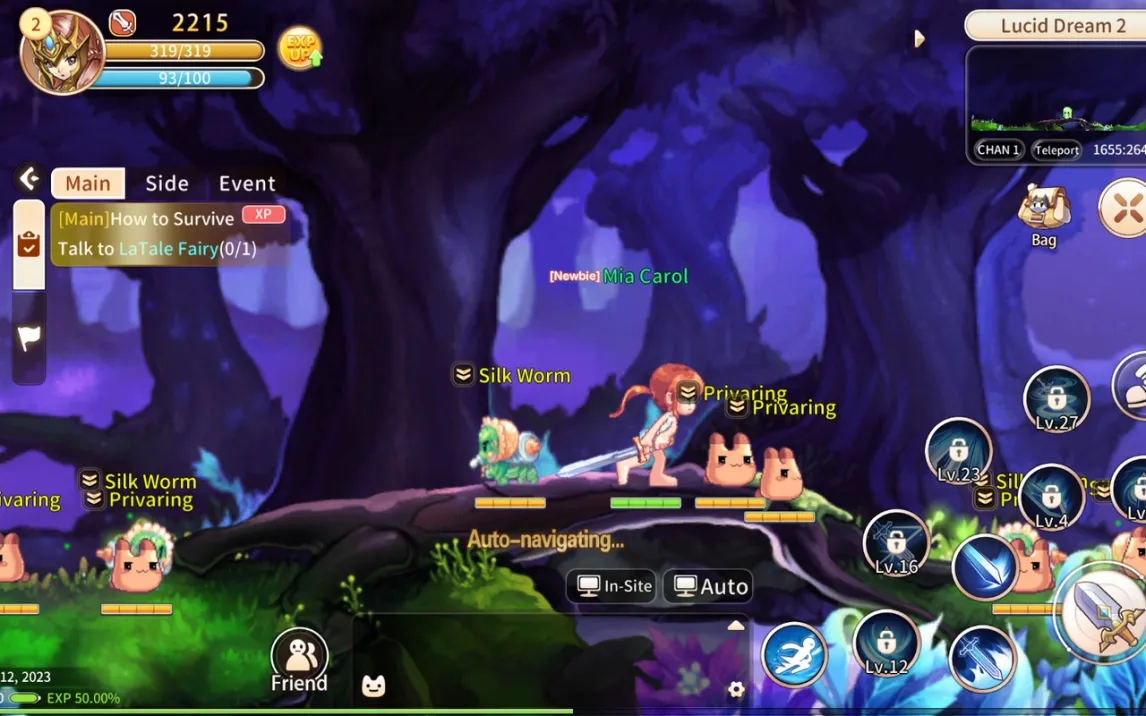This screenshot has width=1146, height=716.
Task: Tap the EXP UP coin icon
Action: [299, 47]
